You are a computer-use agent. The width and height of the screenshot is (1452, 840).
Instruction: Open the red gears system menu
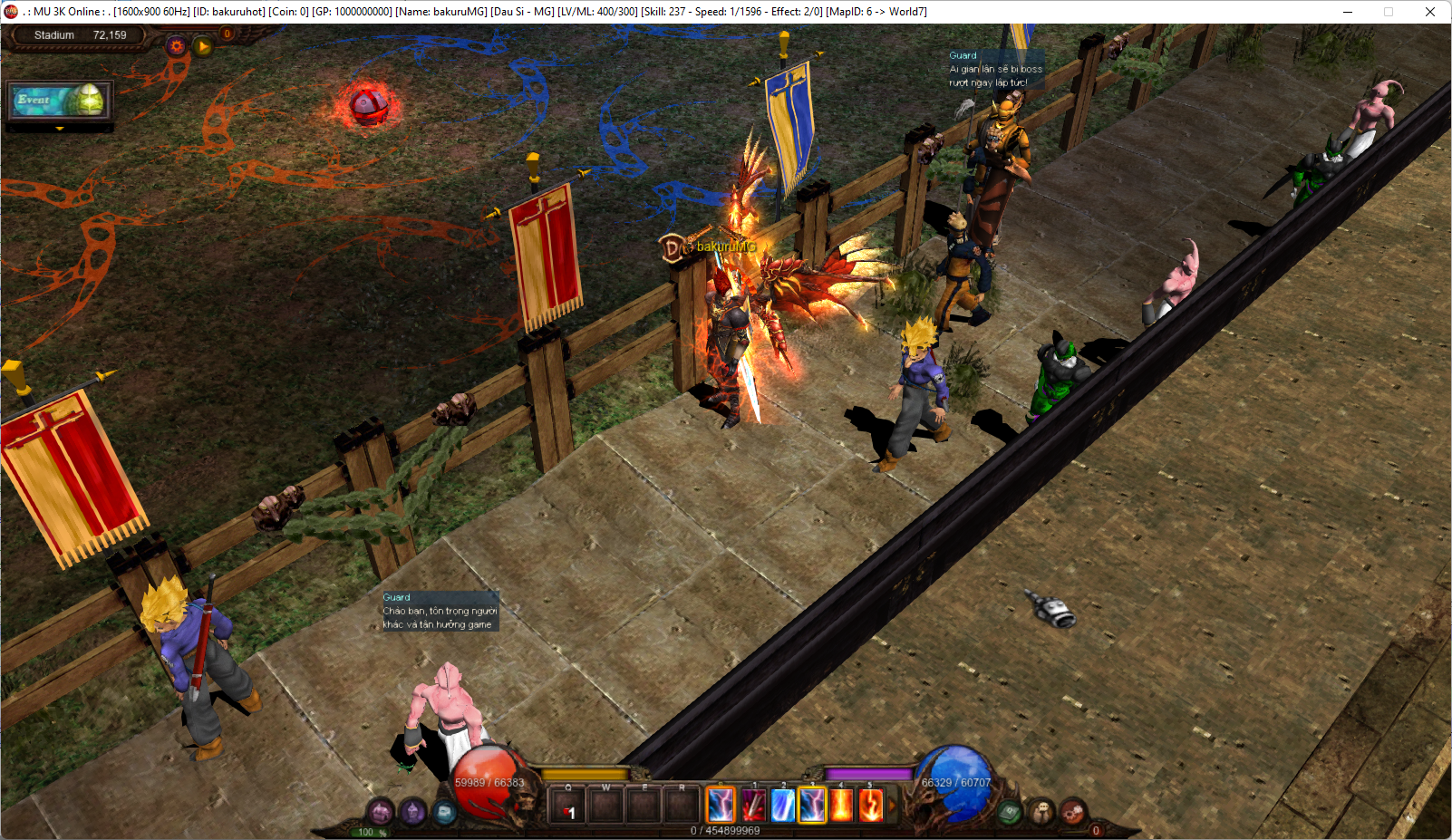pyautogui.click(x=1073, y=811)
